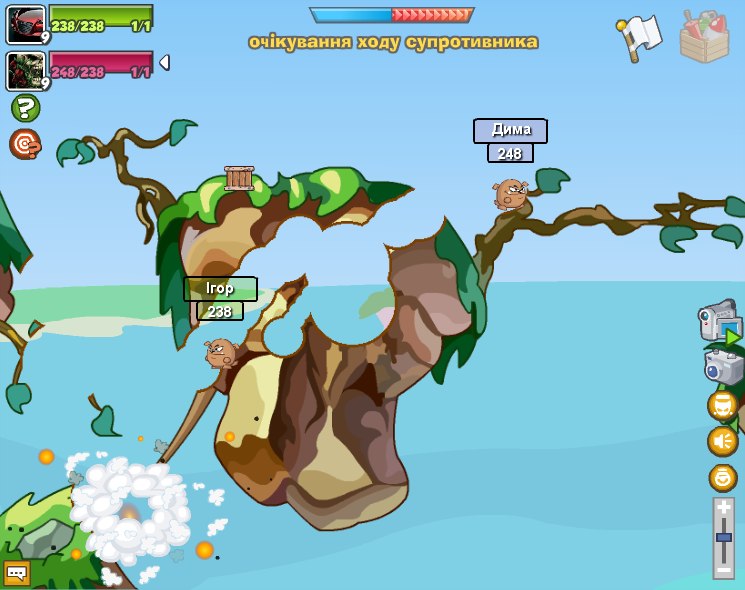The width and height of the screenshot is (745, 590).
Task: Open the green question mark help
Action: pyautogui.click(x=25, y=108)
